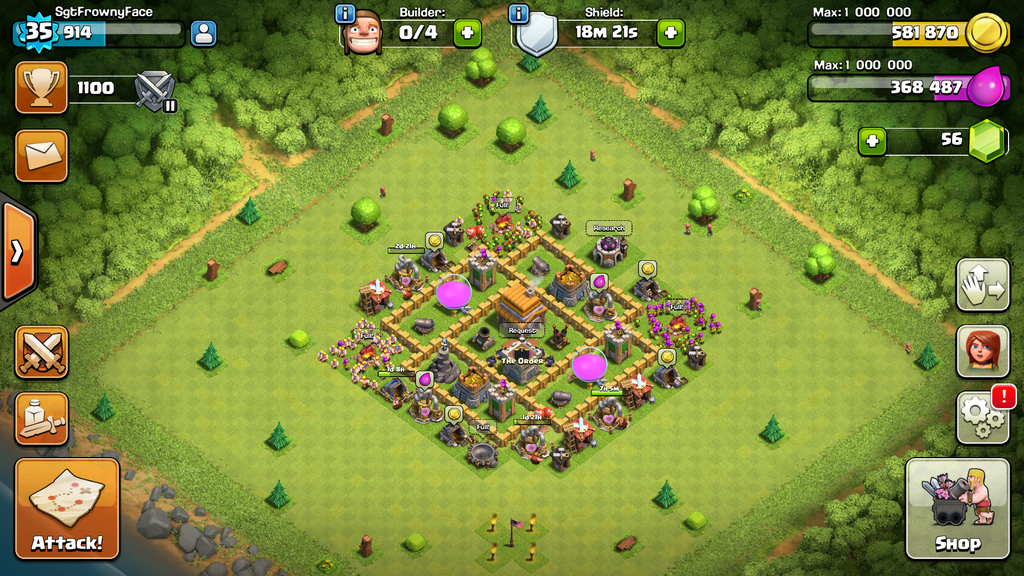Open the settings gears menu

982,417
